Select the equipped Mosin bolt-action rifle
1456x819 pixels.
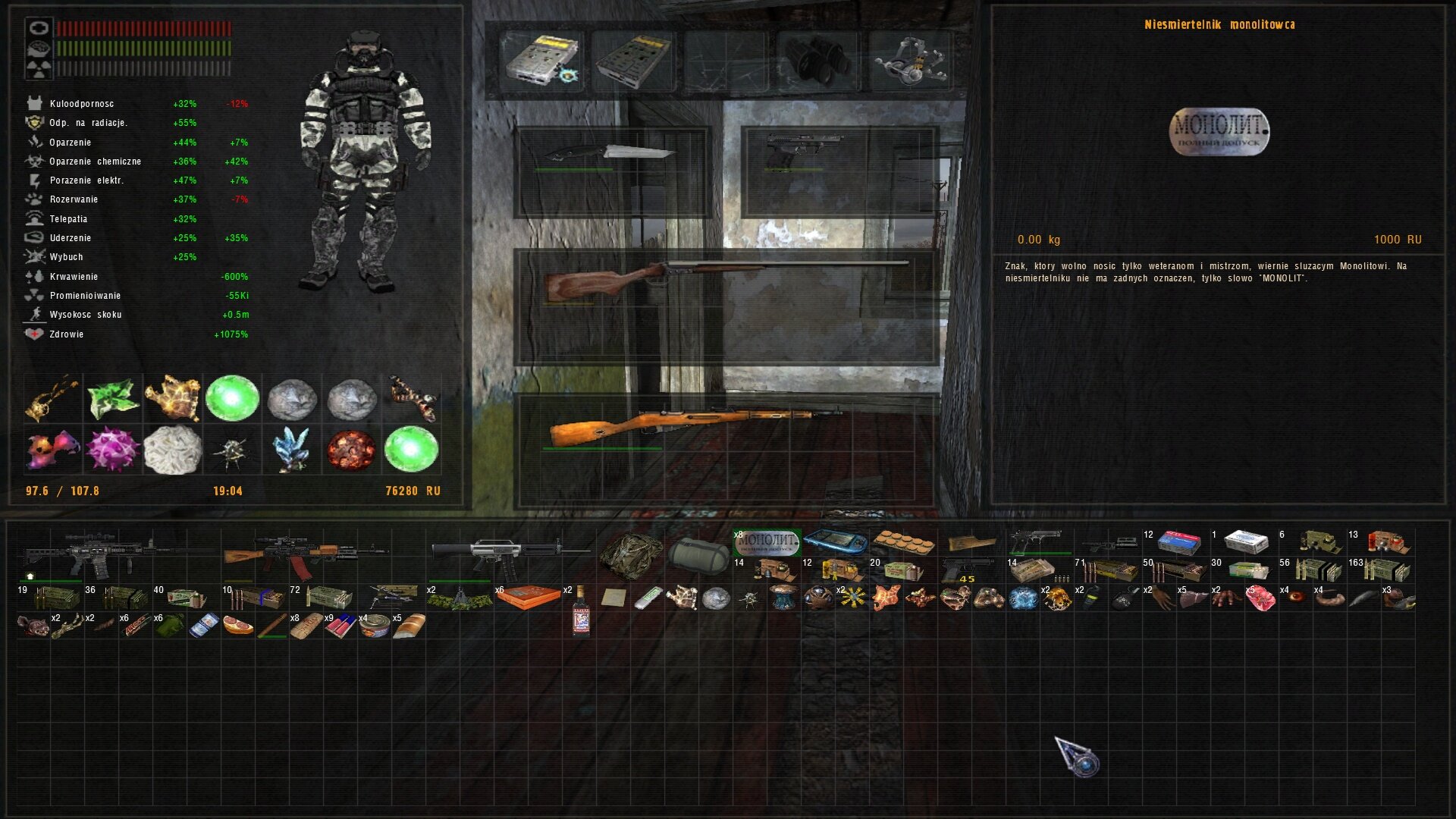point(694,425)
